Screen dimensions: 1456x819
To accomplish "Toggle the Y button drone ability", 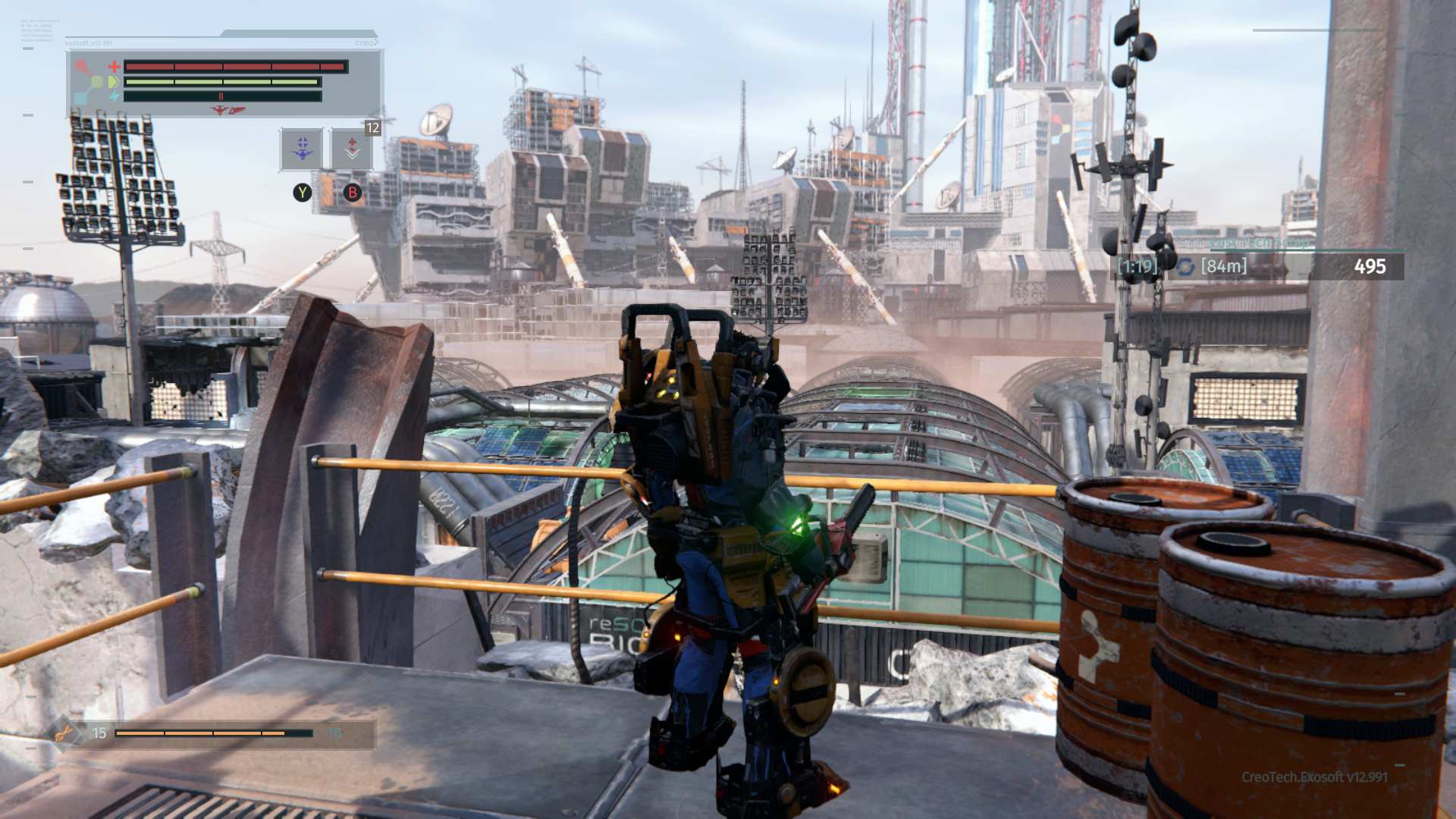I will click(x=303, y=193).
